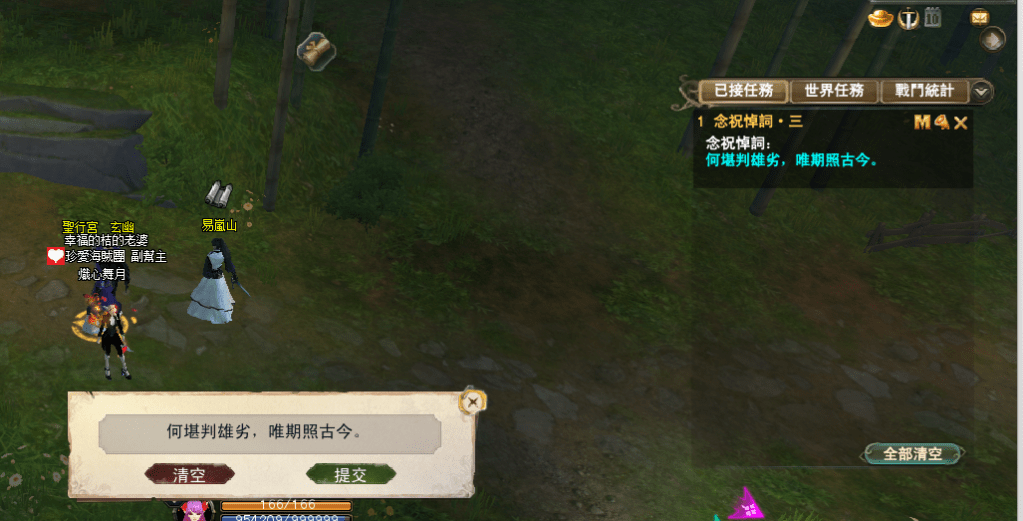This screenshot has height=521, width=1023.
Task: Clear the text with the 清空 button
Action: click(189, 475)
